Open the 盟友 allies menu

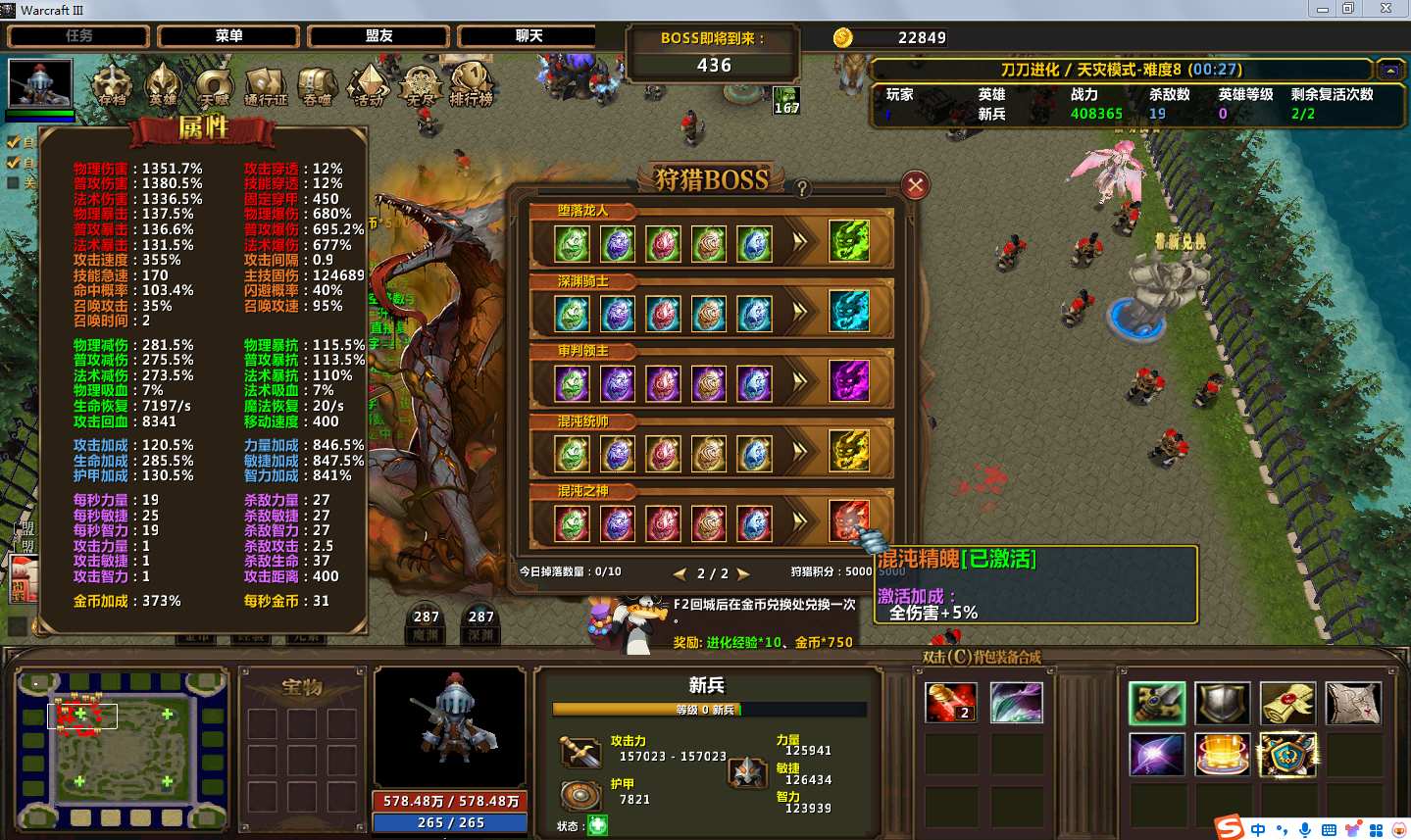pyautogui.click(x=378, y=36)
